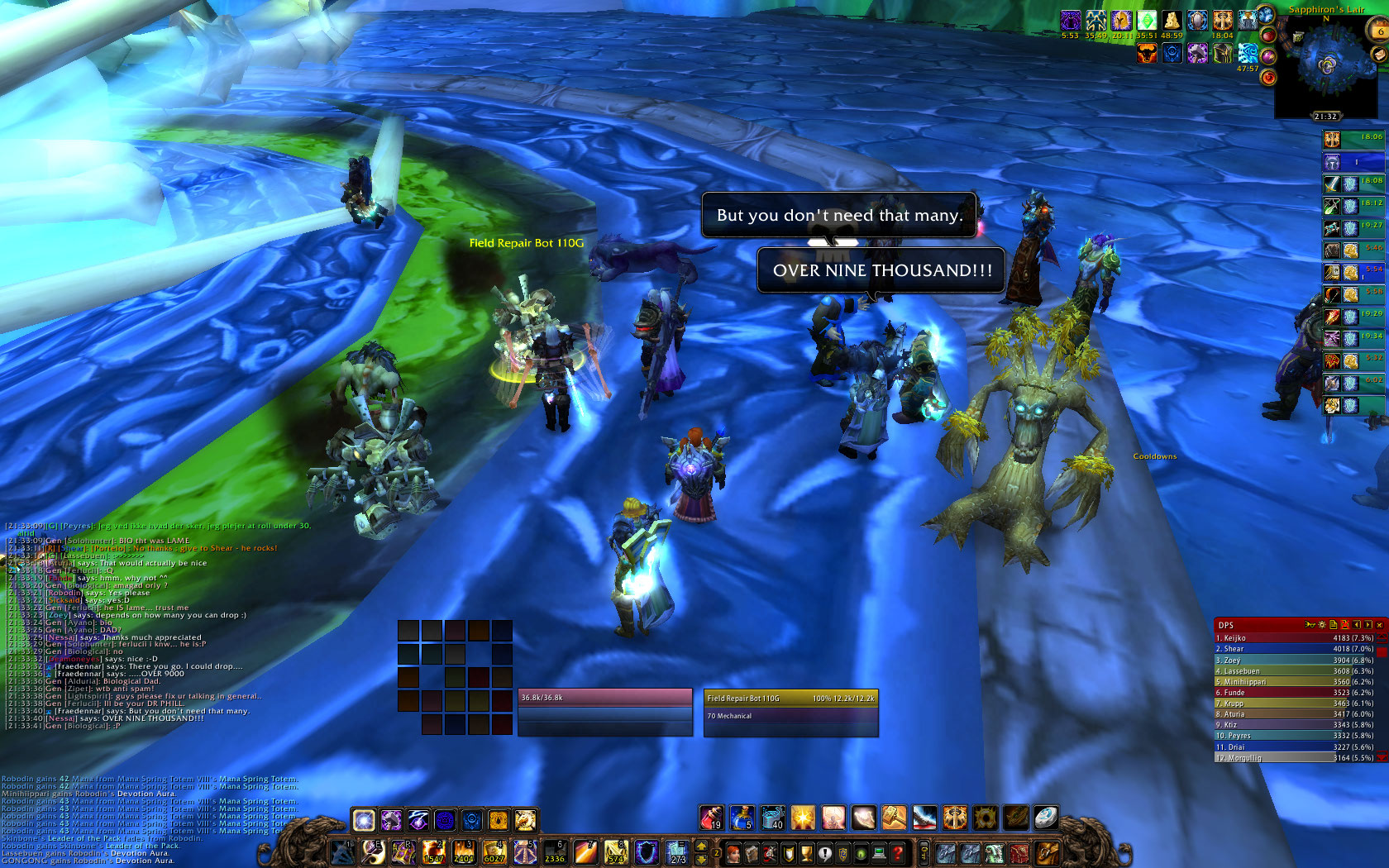
Task: Open the achievements shield micro button
Action: coord(788,852)
